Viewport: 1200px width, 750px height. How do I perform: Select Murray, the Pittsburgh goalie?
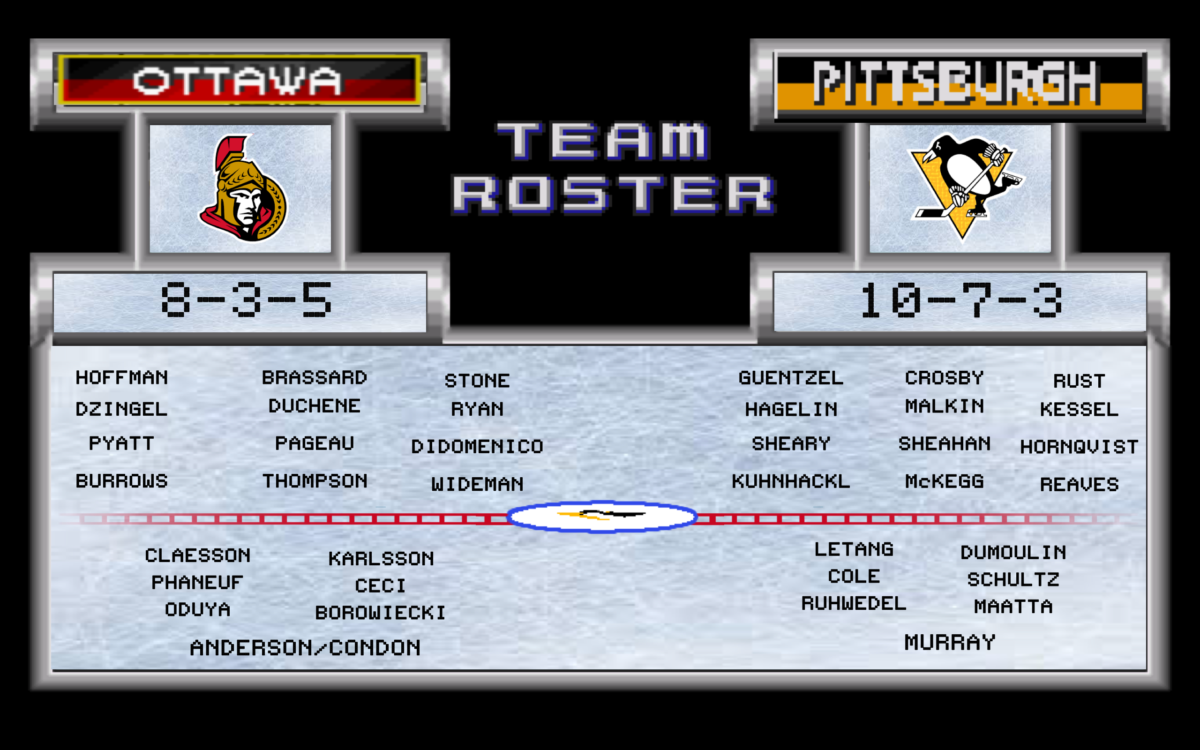pos(950,643)
